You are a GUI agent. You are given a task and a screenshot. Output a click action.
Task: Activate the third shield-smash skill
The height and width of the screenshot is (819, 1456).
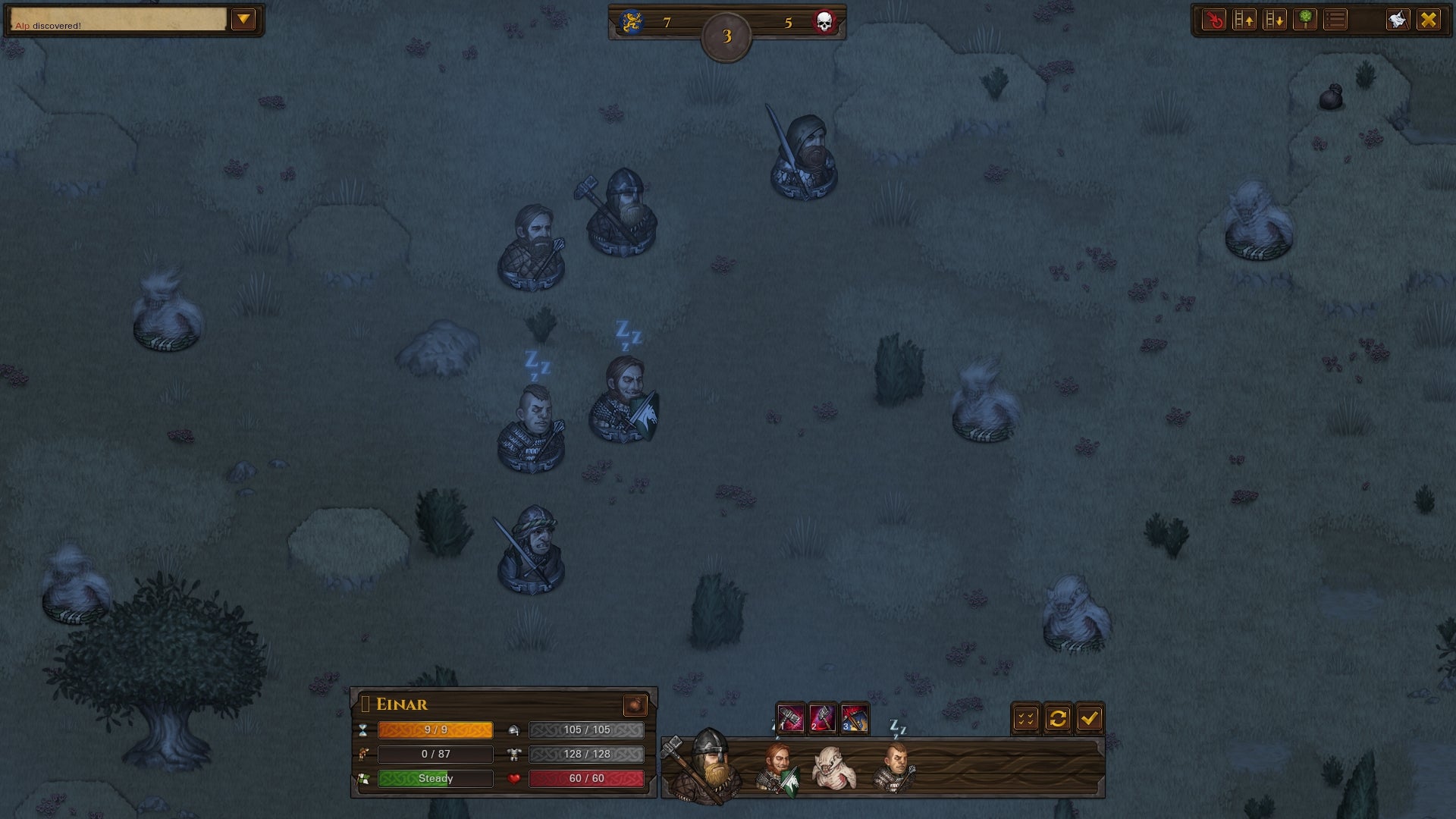click(855, 718)
